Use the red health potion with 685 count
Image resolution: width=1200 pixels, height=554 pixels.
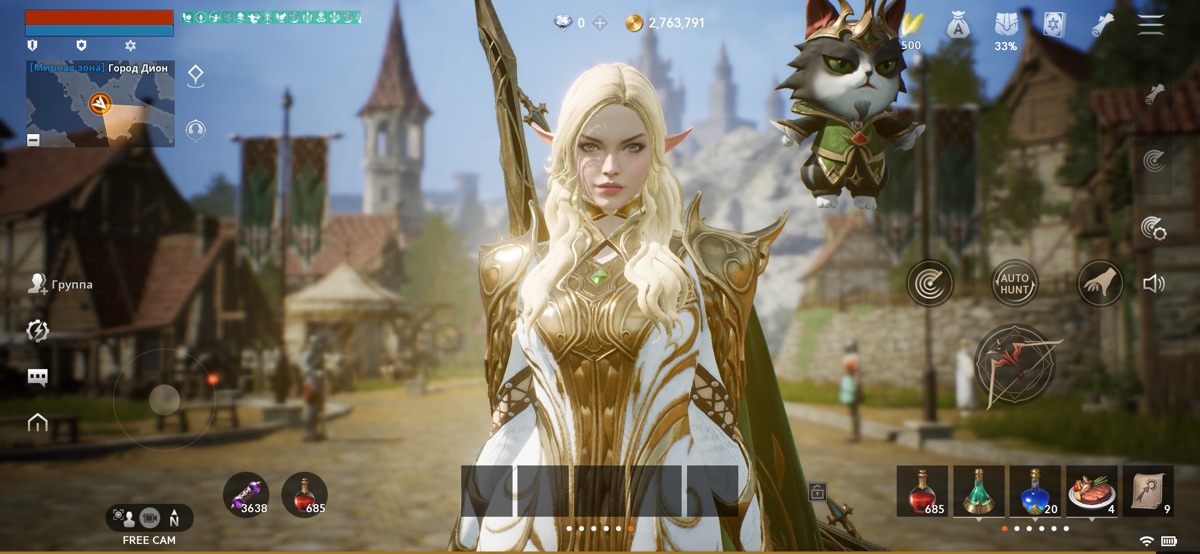922,491
